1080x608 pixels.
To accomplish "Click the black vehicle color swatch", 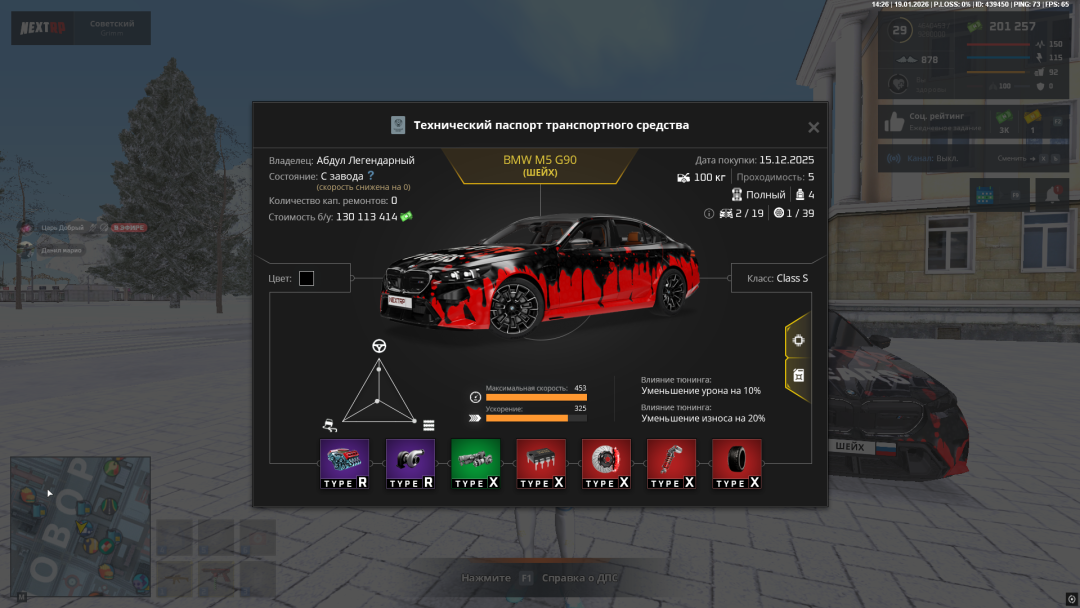I will [x=306, y=278].
